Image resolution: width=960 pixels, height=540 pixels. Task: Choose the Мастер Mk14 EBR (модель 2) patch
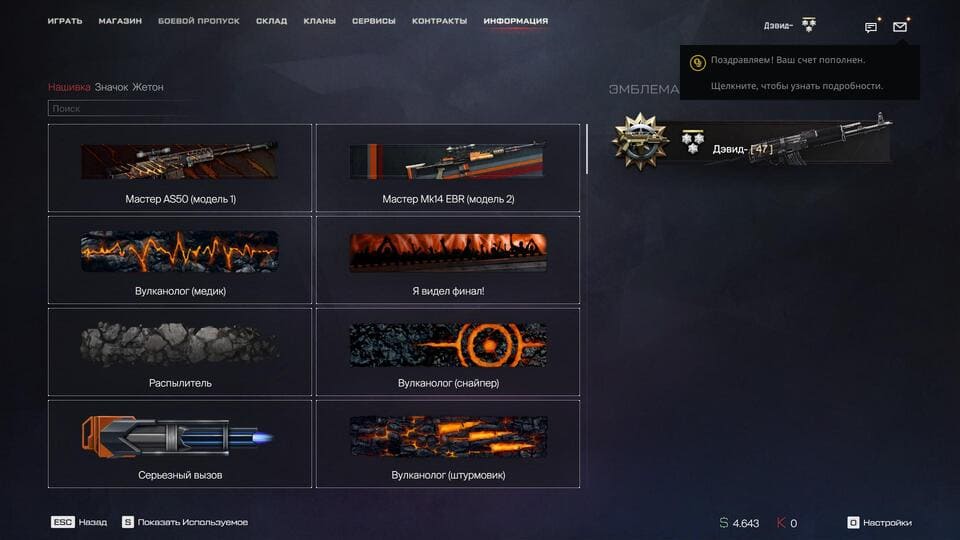[447, 168]
